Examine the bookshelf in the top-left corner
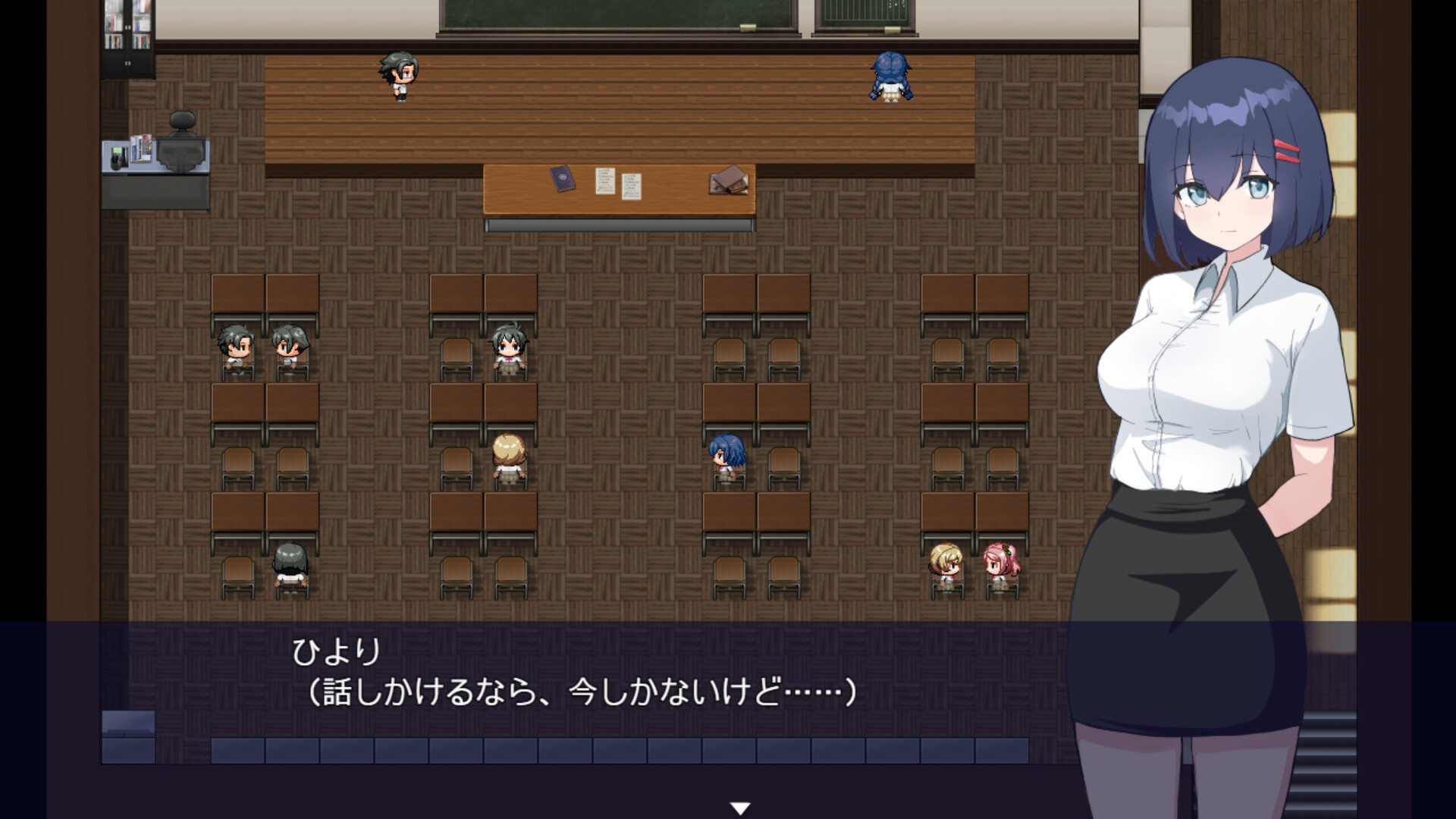Screen dimensions: 1456x819 (127, 34)
